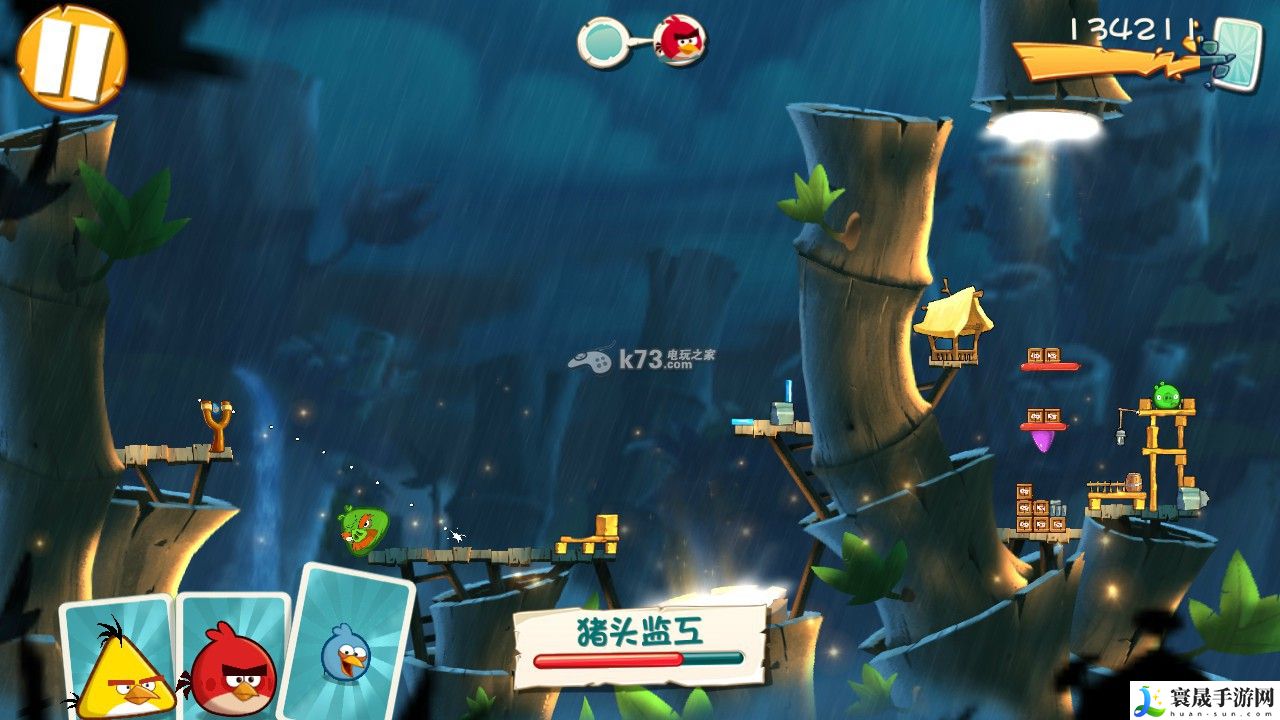Pause the game with the orange button

70,57
